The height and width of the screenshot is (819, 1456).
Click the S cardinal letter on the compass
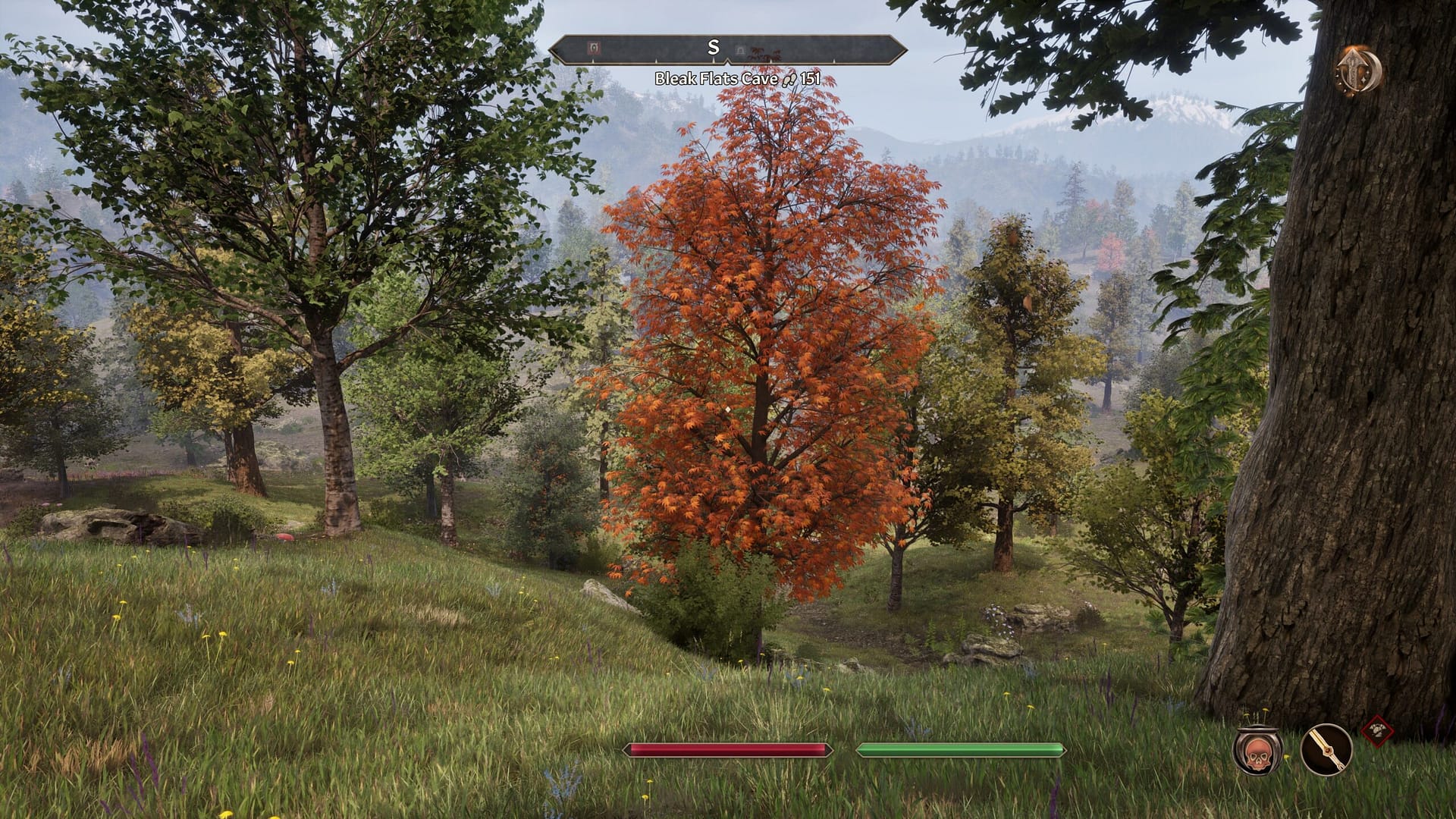point(713,46)
